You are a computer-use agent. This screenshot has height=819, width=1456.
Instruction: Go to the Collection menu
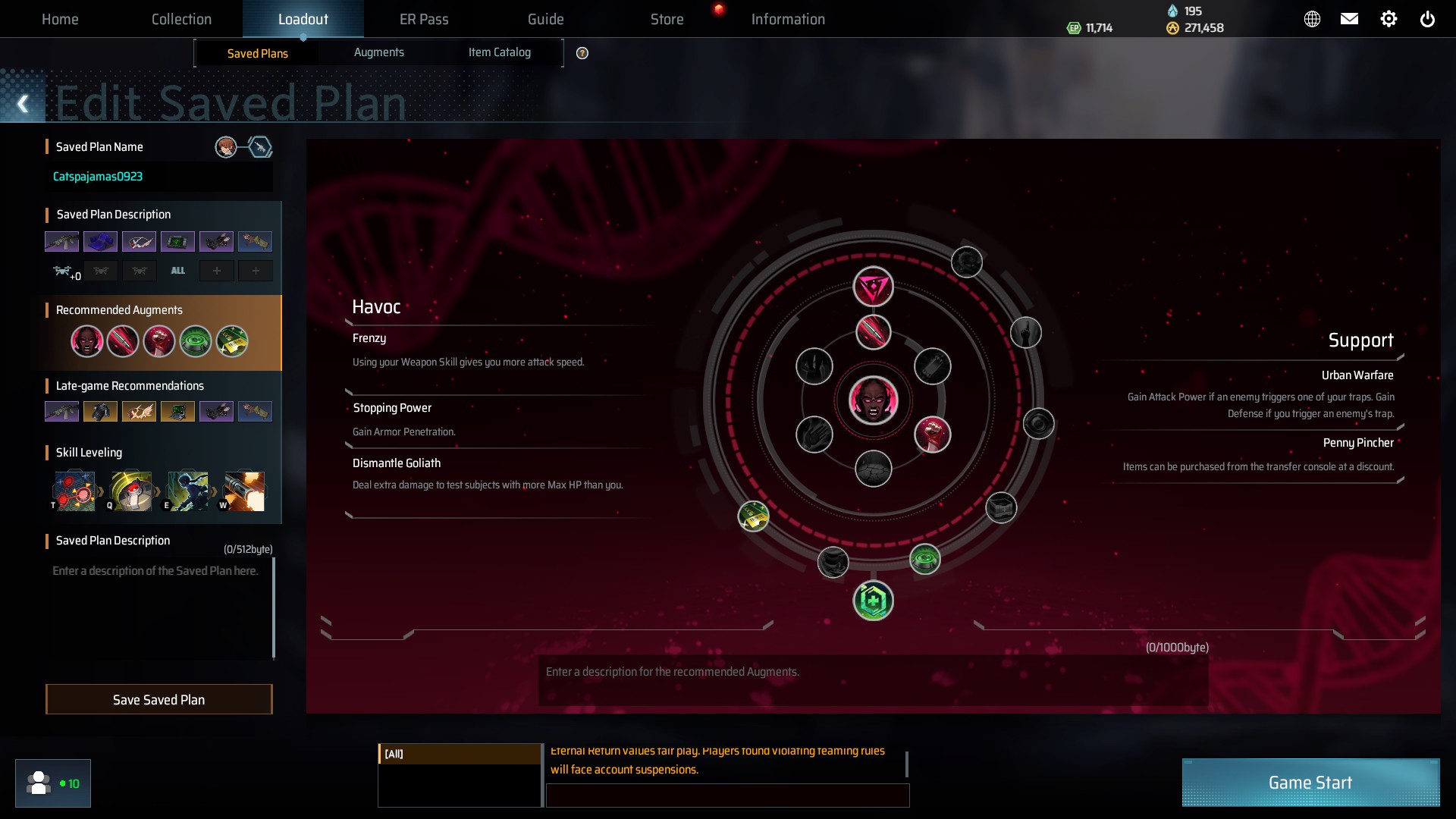pyautogui.click(x=181, y=19)
